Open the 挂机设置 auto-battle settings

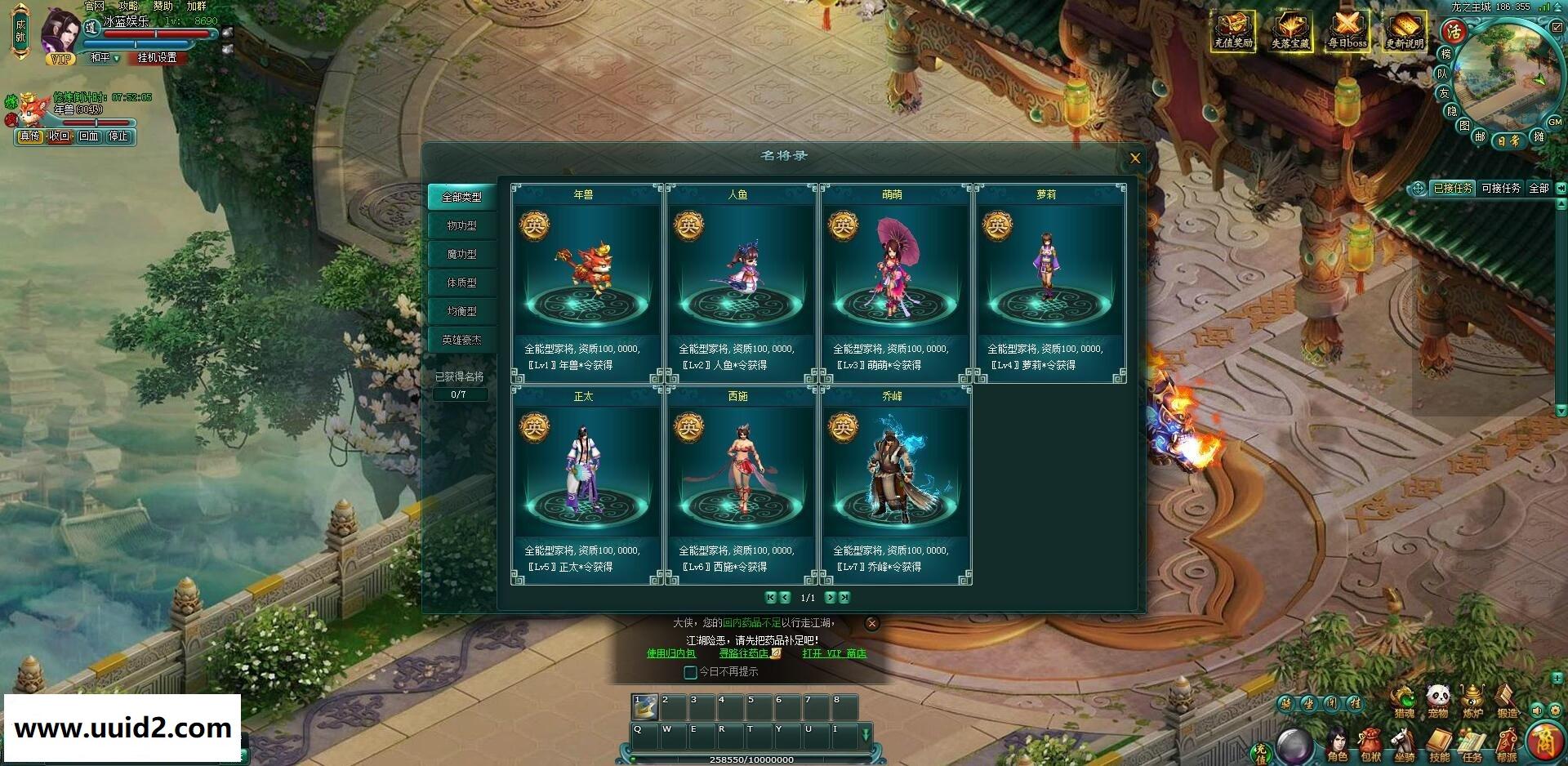[157, 58]
